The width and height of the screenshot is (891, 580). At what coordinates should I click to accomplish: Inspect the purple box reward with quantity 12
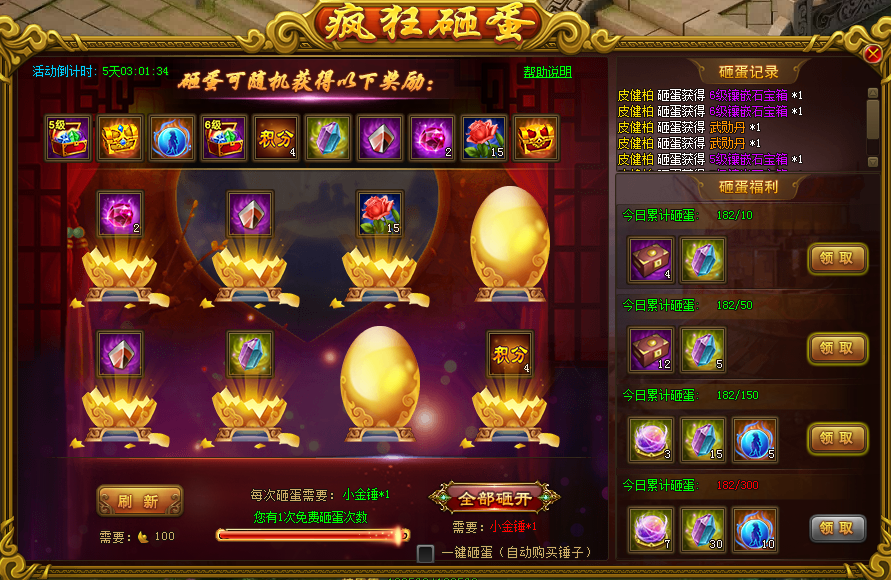pyautogui.click(x=651, y=350)
